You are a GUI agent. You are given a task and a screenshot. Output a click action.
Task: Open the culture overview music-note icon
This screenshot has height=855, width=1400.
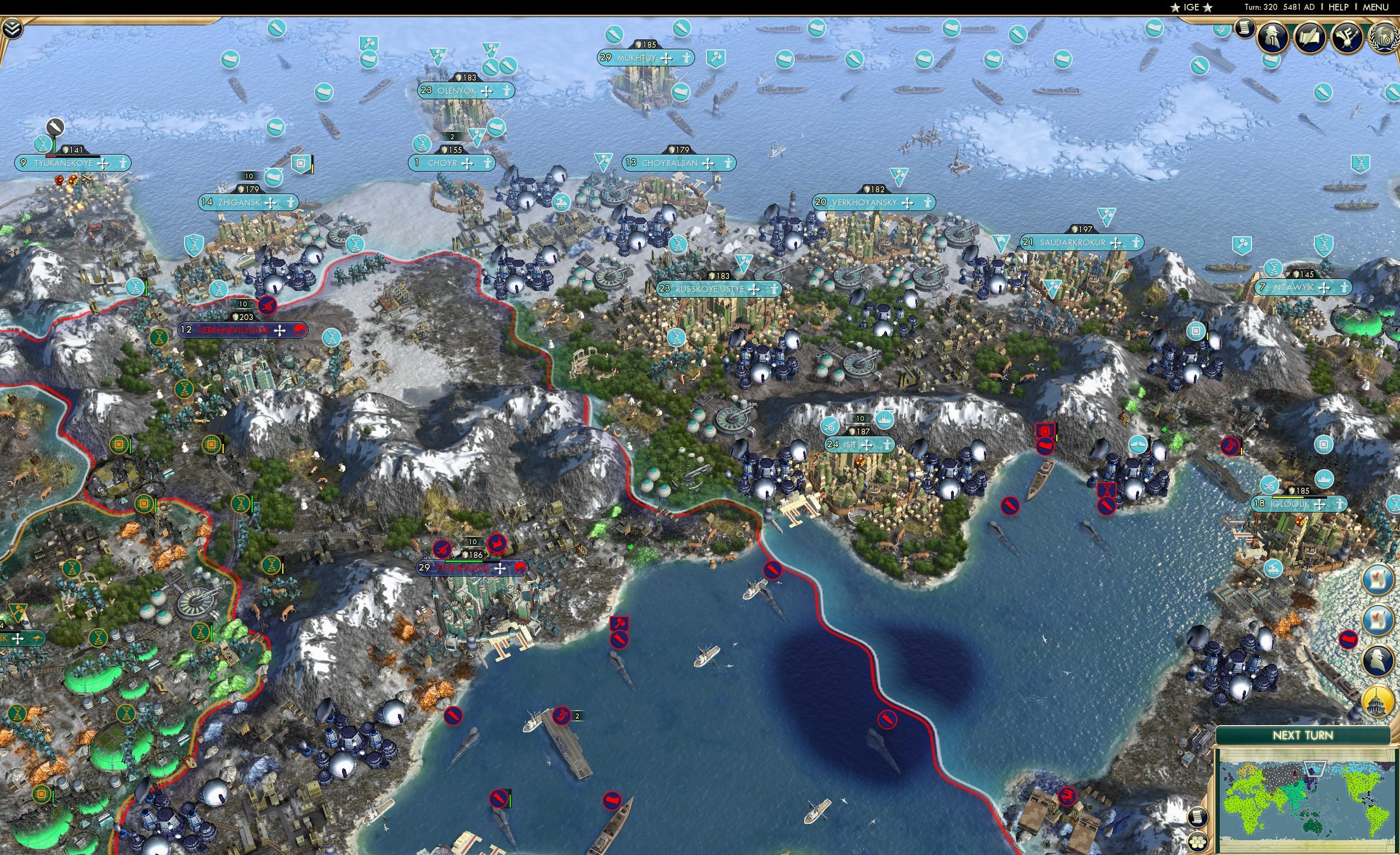pyautogui.click(x=1346, y=37)
